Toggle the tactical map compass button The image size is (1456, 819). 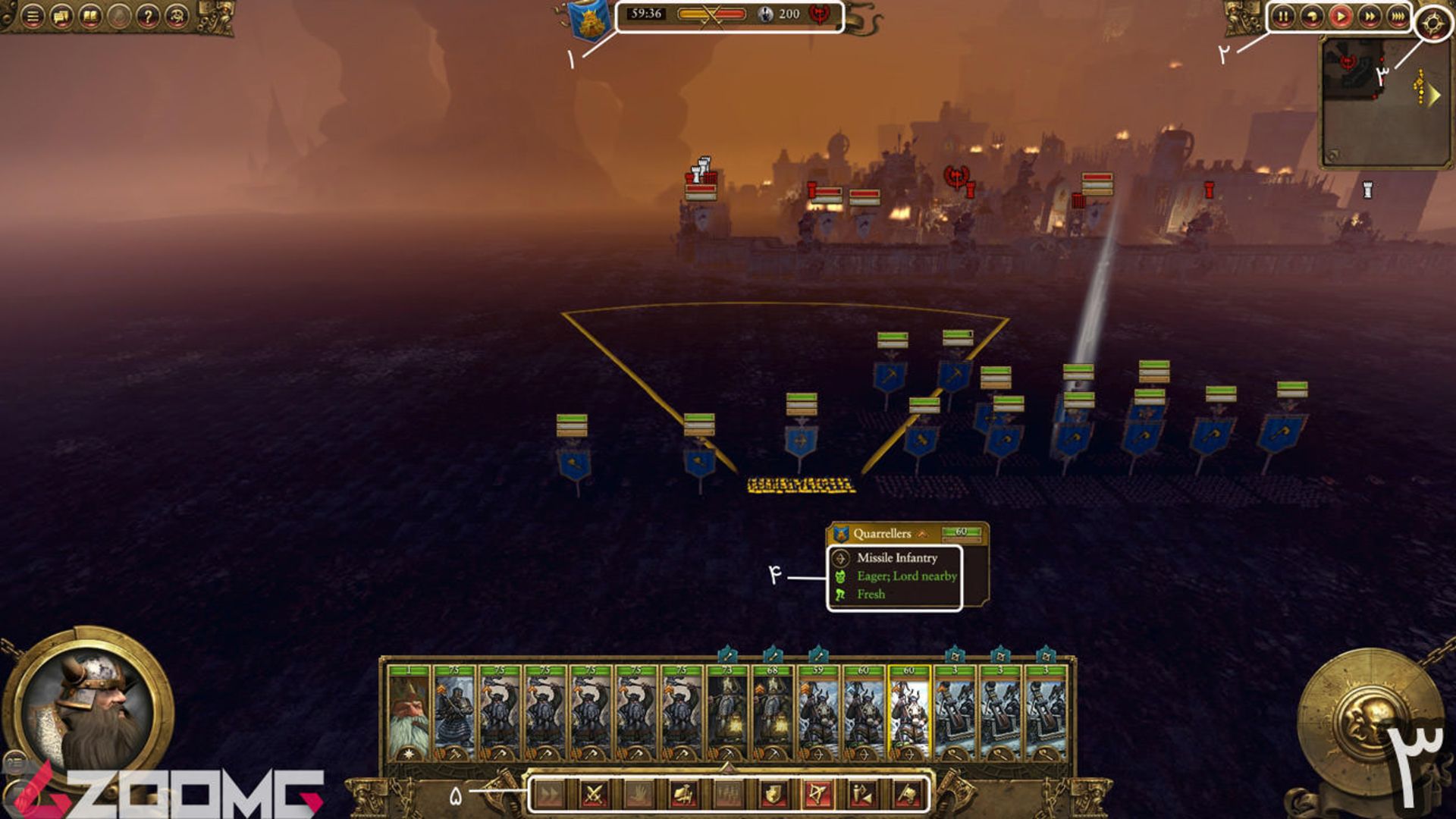click(x=1432, y=24)
